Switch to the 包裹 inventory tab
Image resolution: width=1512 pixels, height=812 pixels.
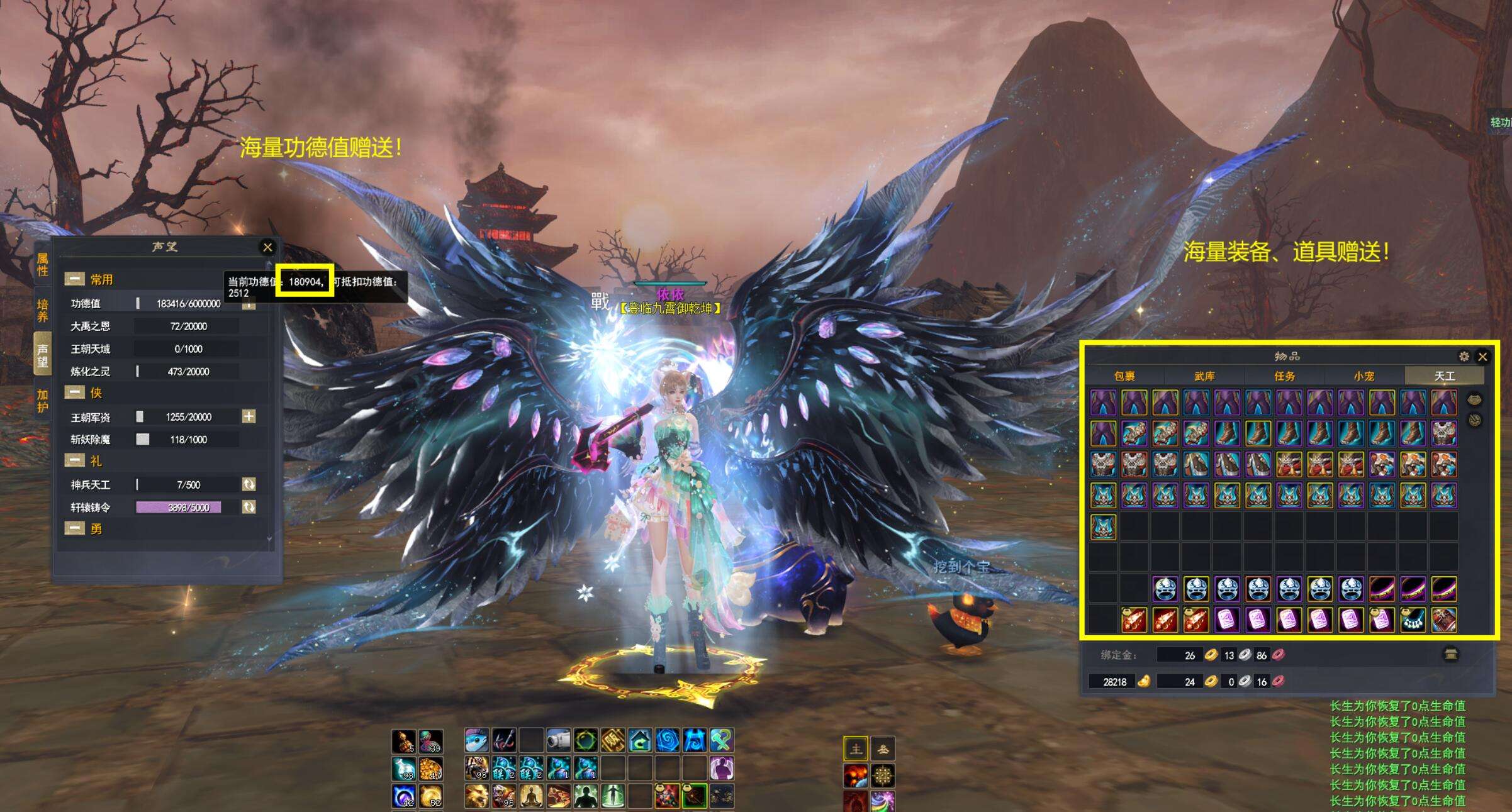tap(1124, 376)
